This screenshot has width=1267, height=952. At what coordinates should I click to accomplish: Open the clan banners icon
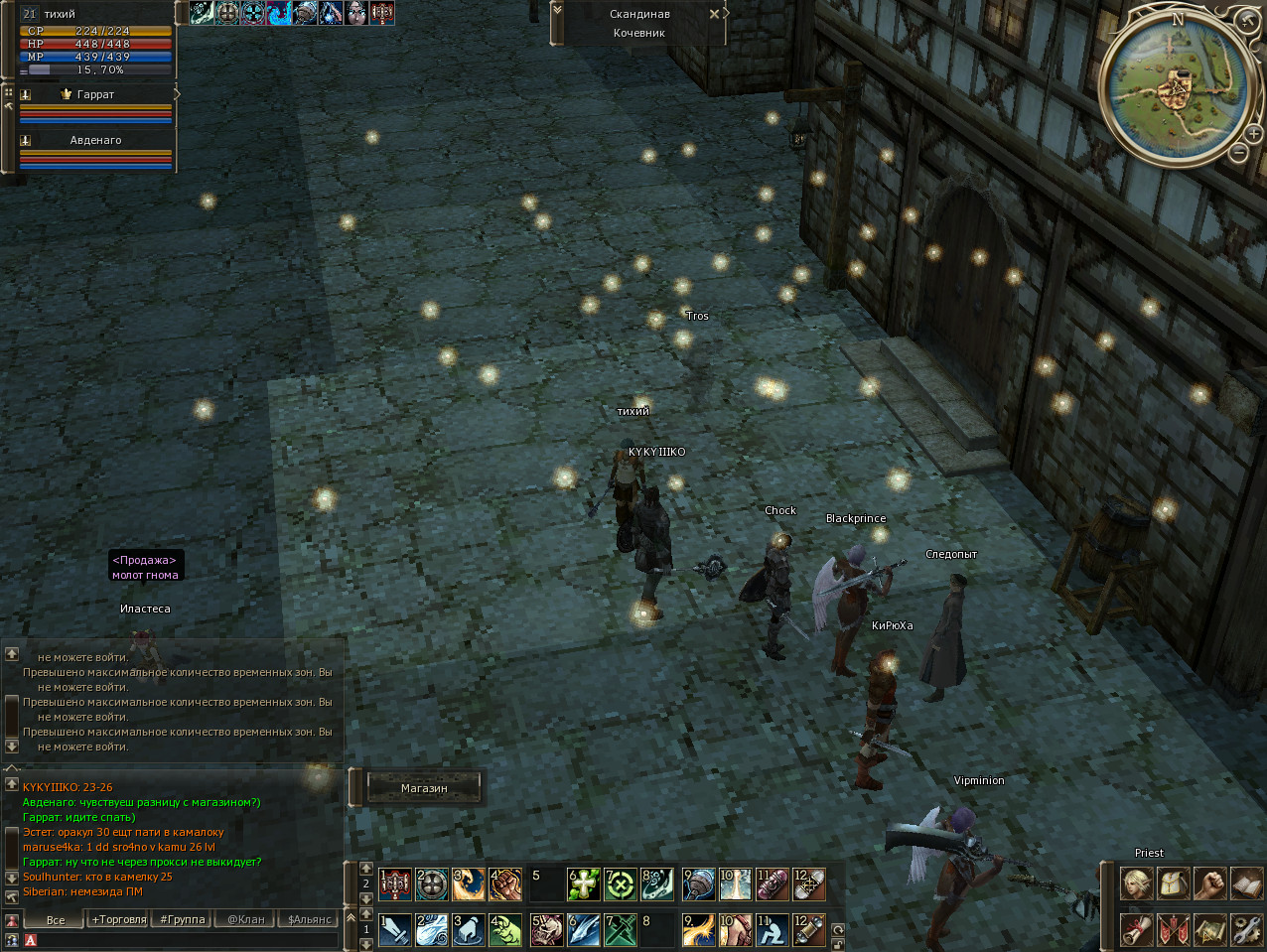point(1174,929)
